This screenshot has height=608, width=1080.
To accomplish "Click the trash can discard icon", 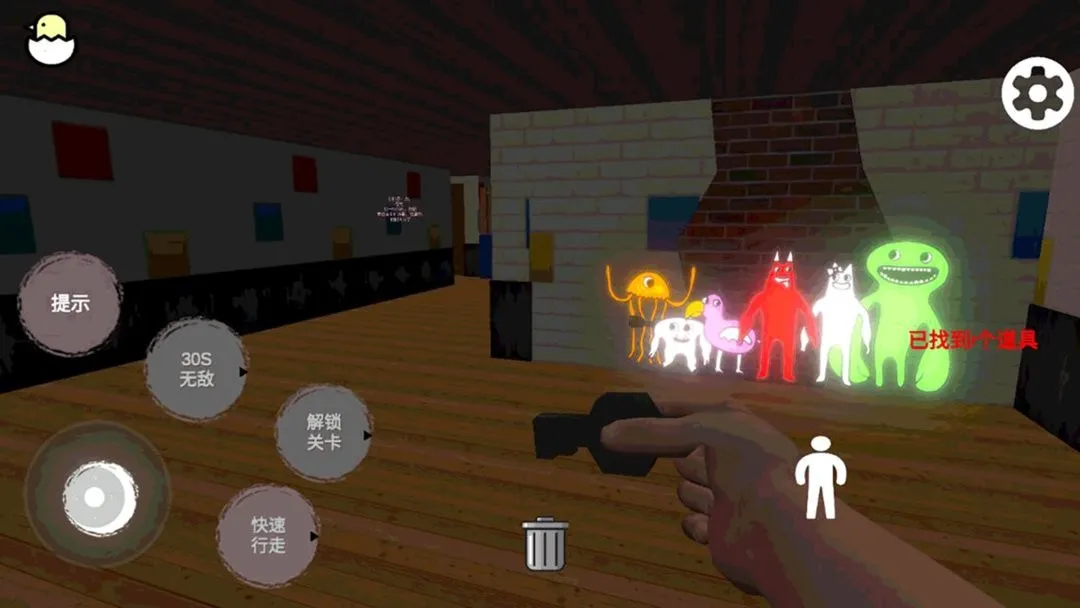I will pyautogui.click(x=545, y=544).
